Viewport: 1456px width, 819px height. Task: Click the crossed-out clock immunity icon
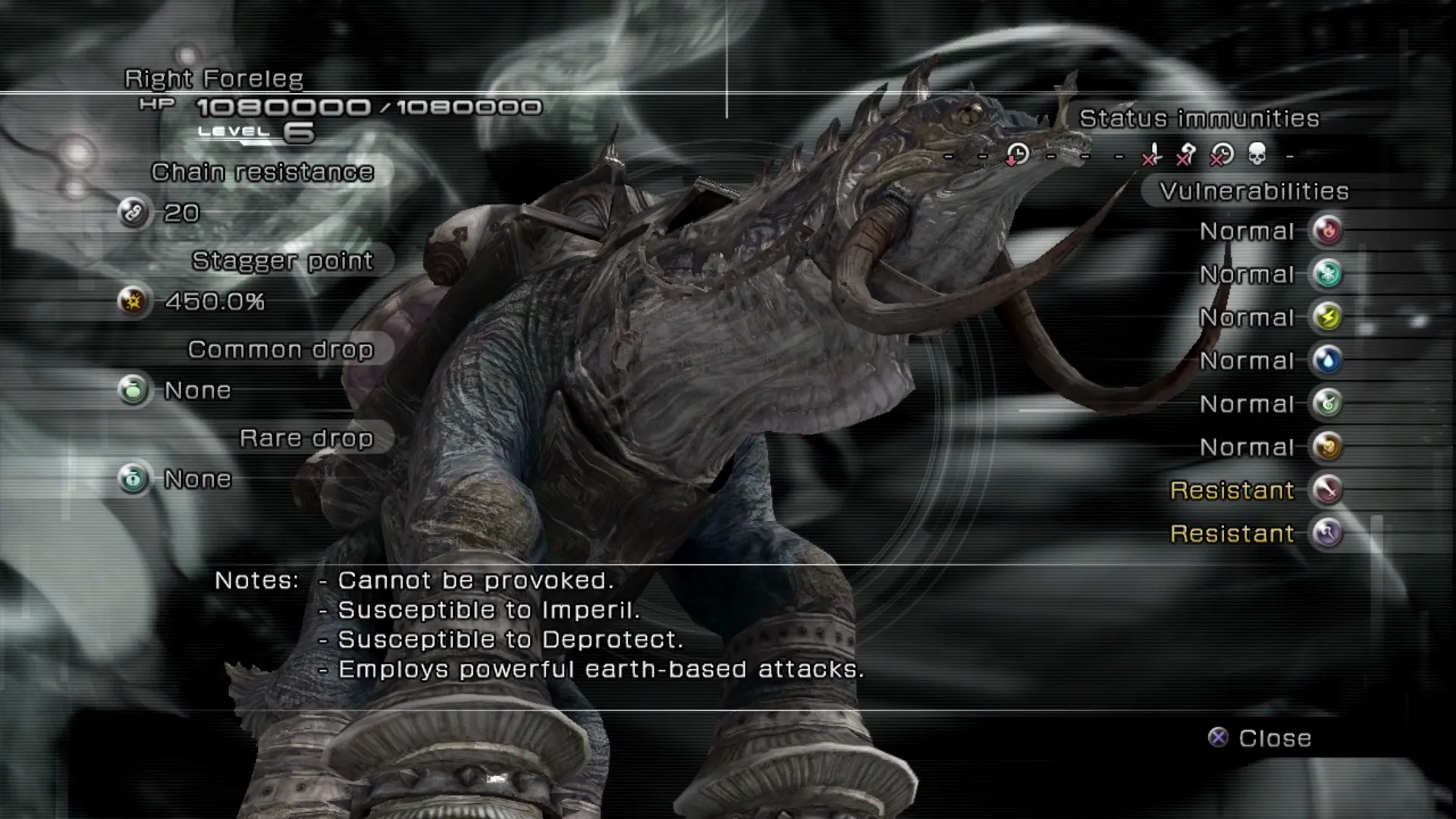click(x=1221, y=155)
